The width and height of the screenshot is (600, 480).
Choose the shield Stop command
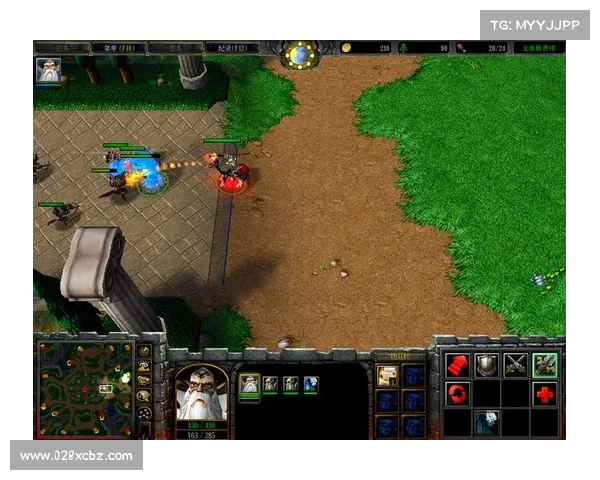486,365
